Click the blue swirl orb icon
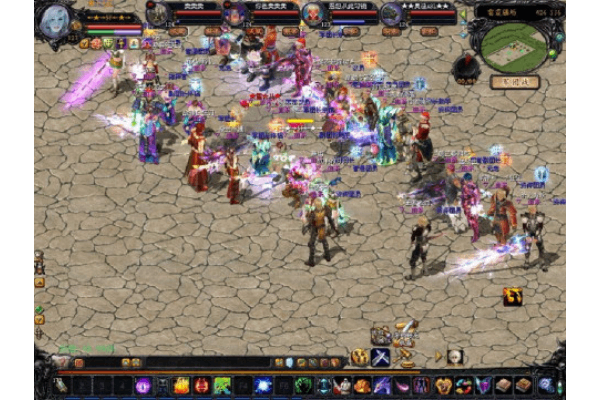 tap(546, 385)
